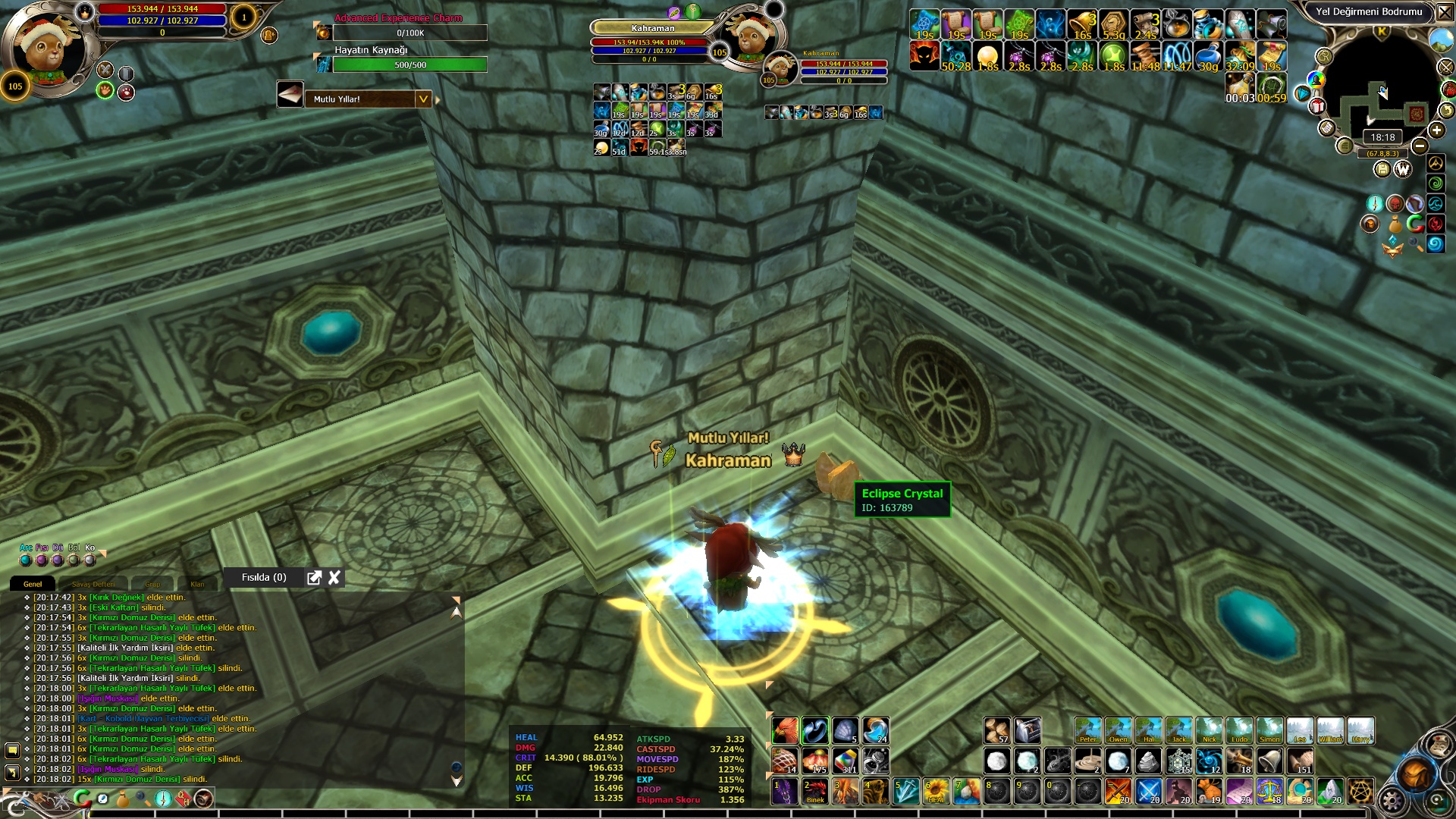Select the Peter pet summon slot

pos(1087,731)
